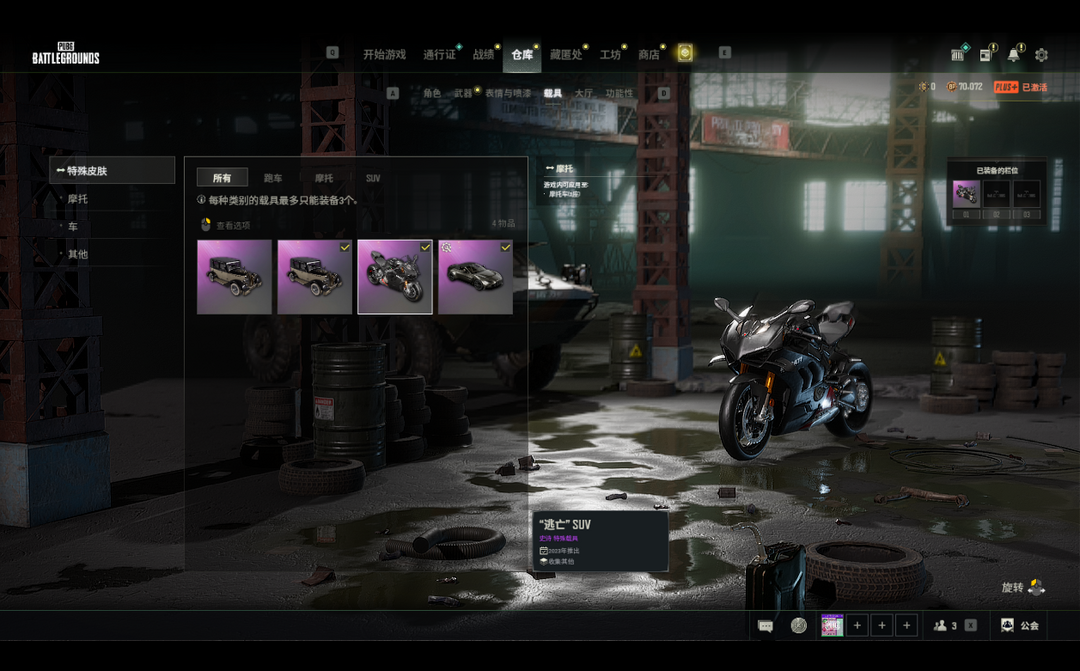Image resolution: width=1080 pixels, height=671 pixels.
Task: Select the 车 category in the left list
Action: pos(73,227)
